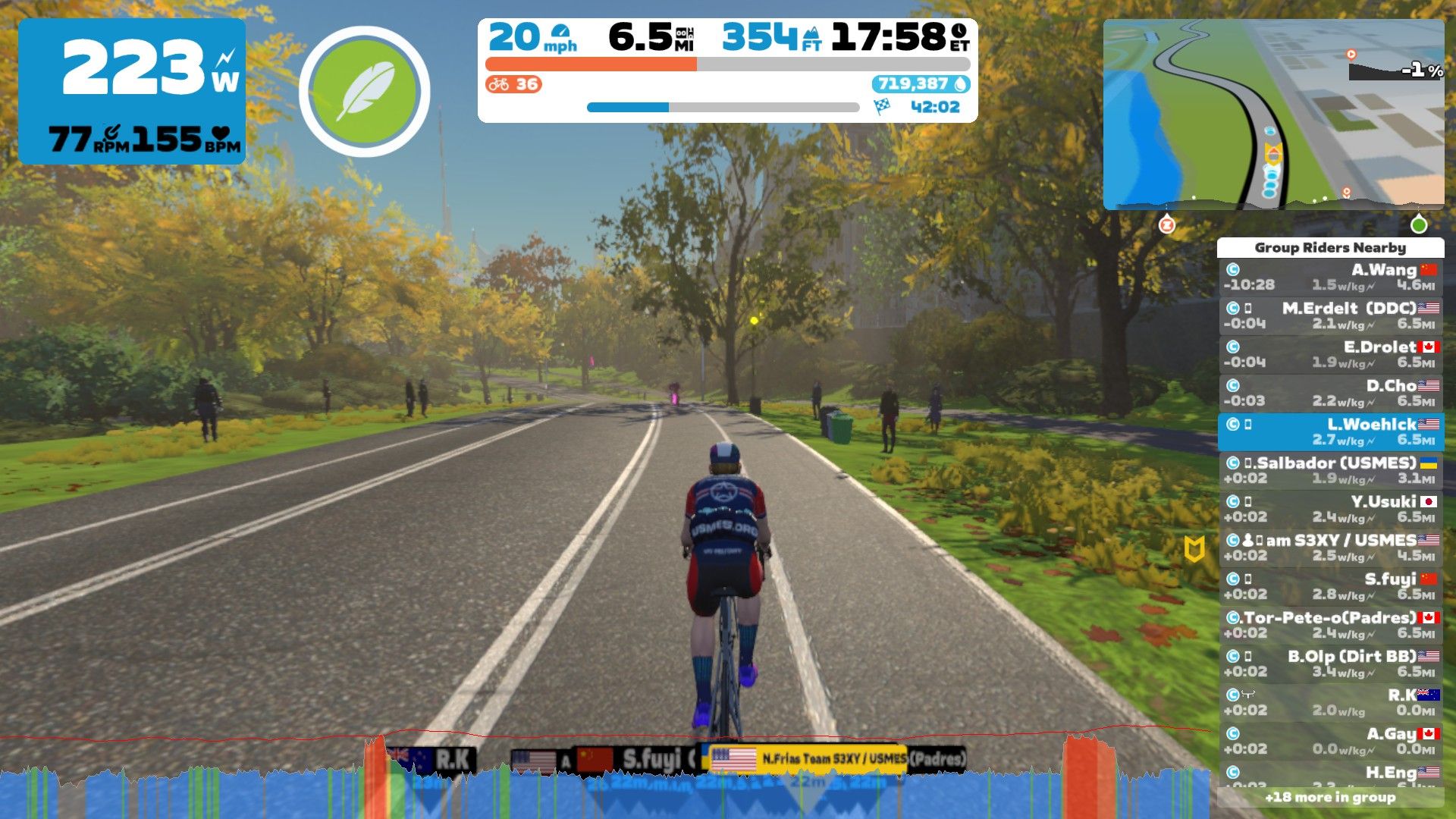
Task: Click the speedometer icon beside 20 mph
Action: [x=560, y=32]
